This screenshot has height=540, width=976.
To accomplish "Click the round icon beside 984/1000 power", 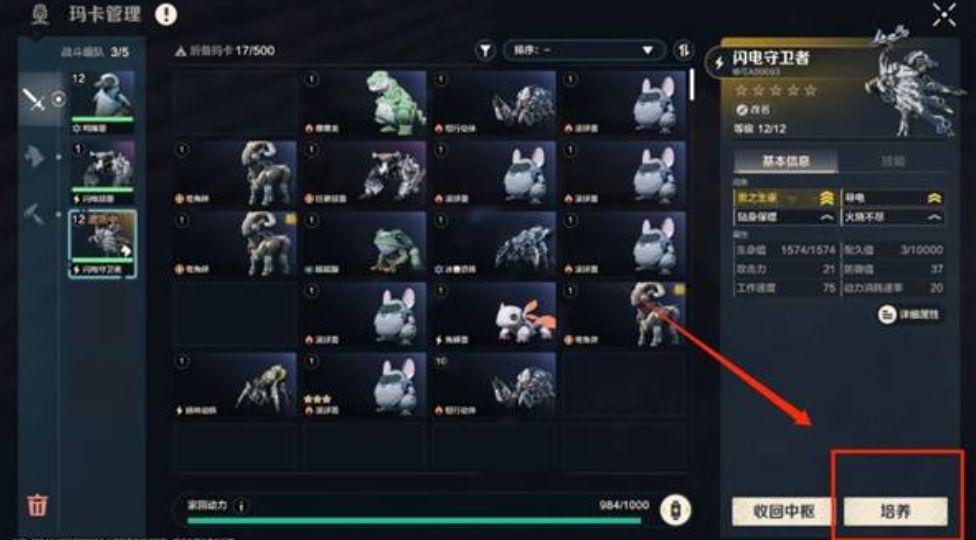I will tap(675, 509).
